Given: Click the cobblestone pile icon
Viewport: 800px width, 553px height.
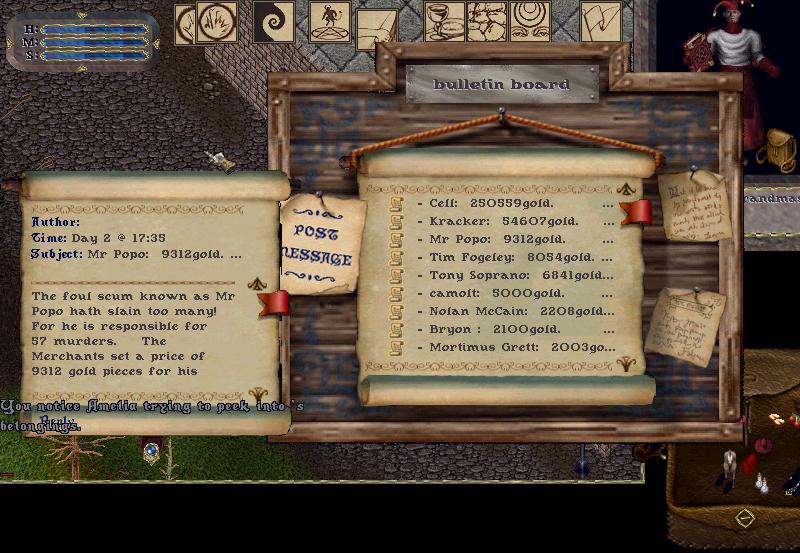Looking at the screenshot, I should 487,22.
